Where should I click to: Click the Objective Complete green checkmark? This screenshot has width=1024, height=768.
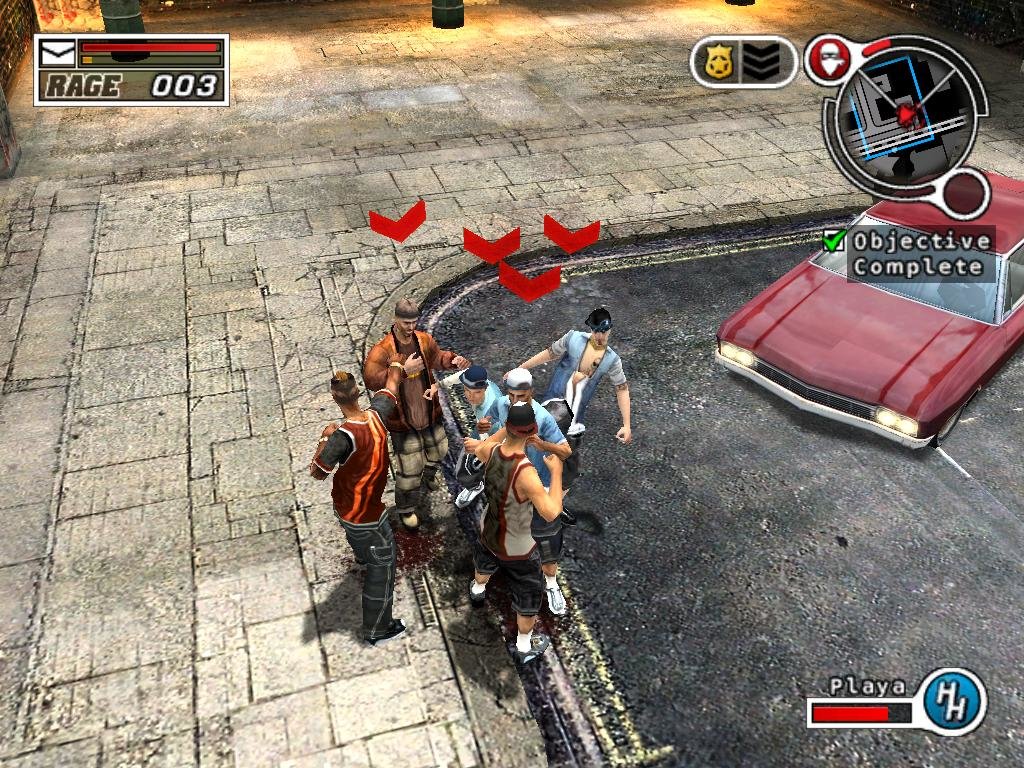[x=834, y=241]
